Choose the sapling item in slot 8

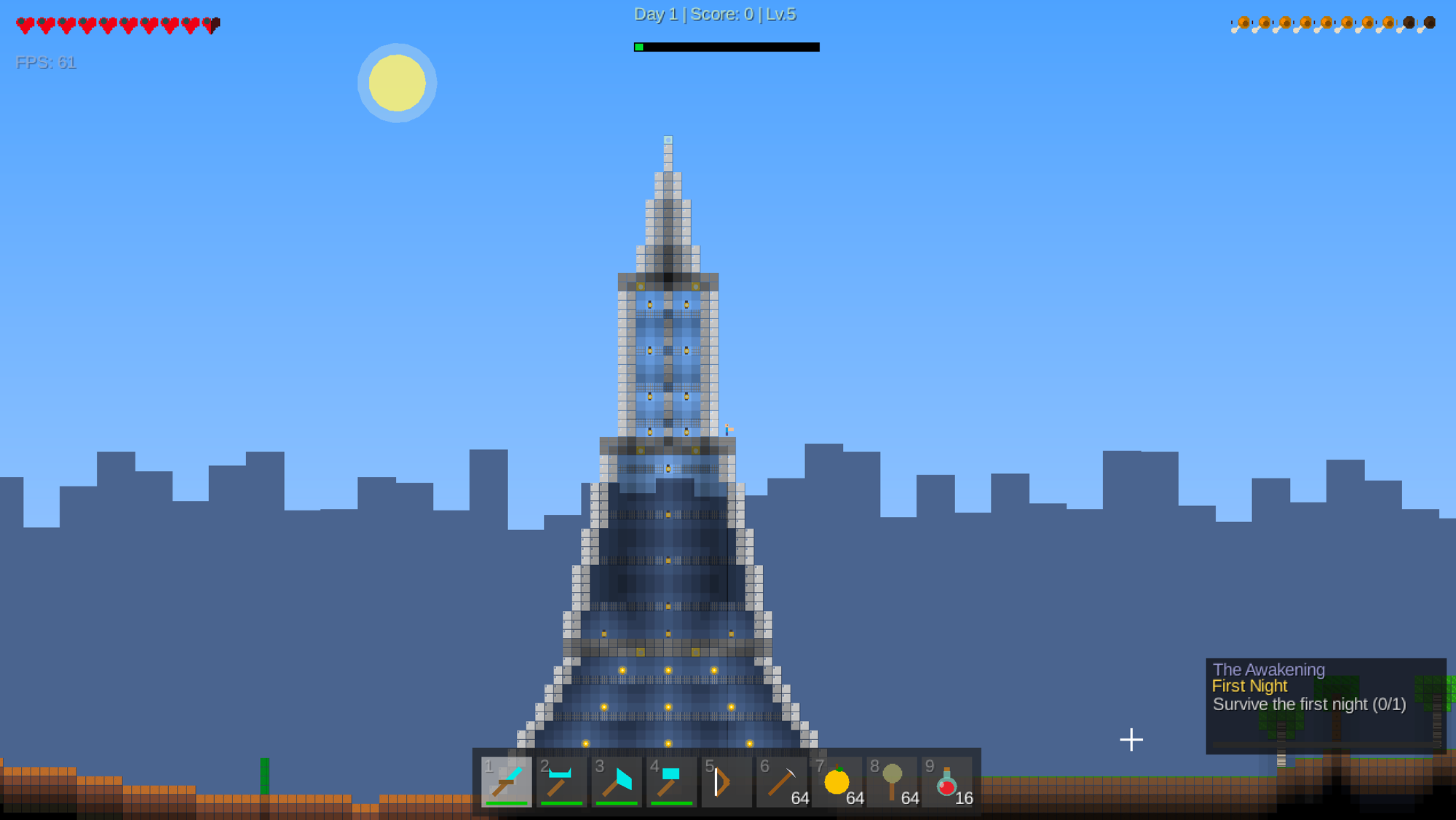892,781
